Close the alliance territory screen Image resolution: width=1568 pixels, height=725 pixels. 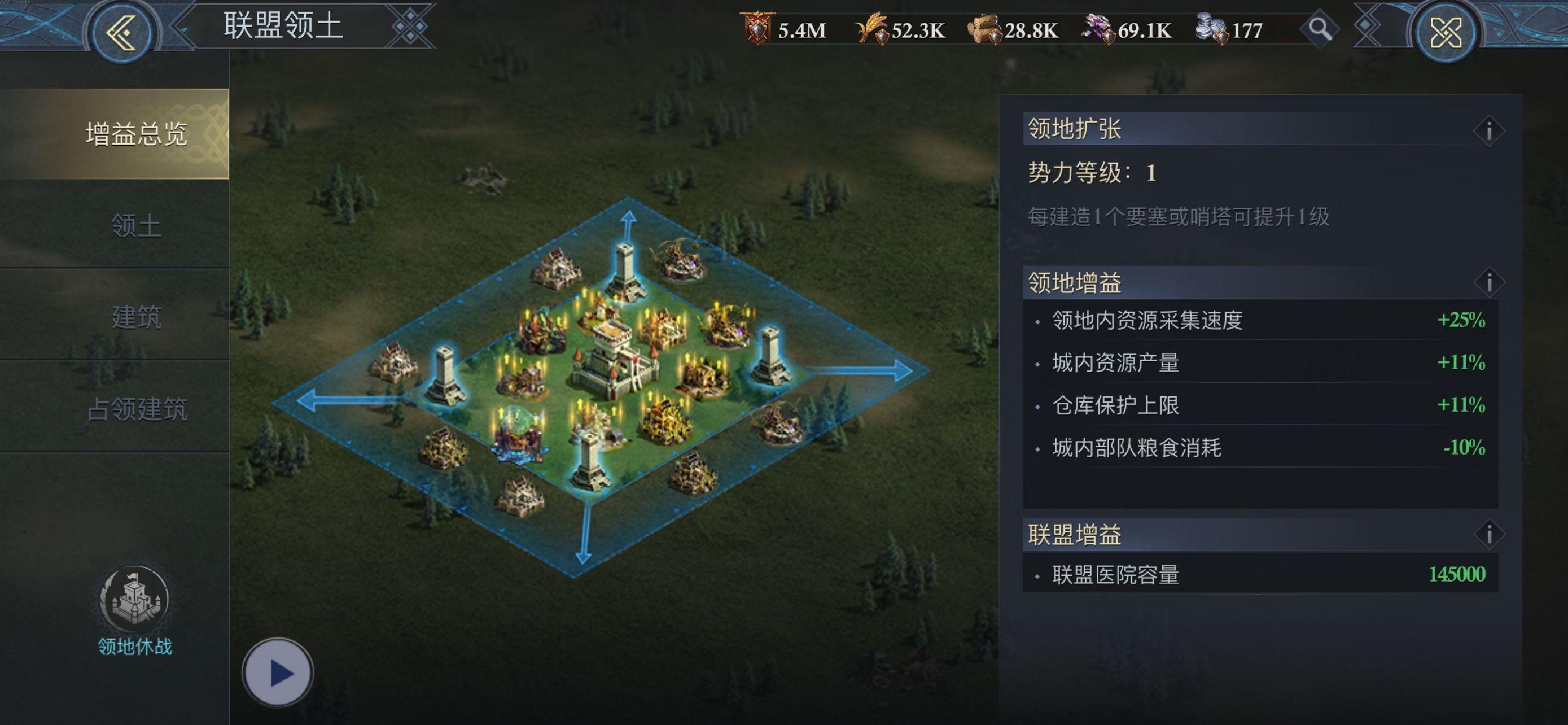tap(1446, 32)
